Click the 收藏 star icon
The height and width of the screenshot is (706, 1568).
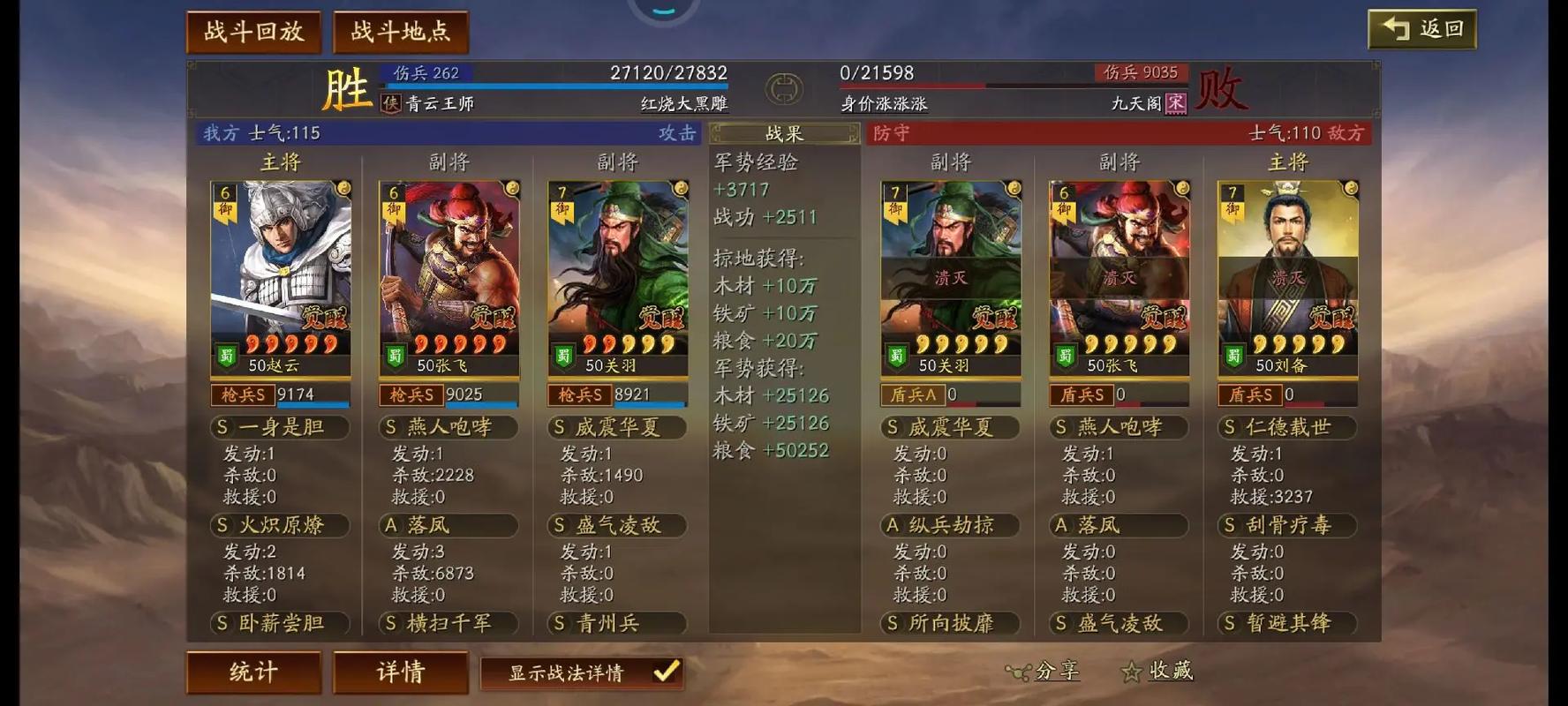pos(1133,671)
